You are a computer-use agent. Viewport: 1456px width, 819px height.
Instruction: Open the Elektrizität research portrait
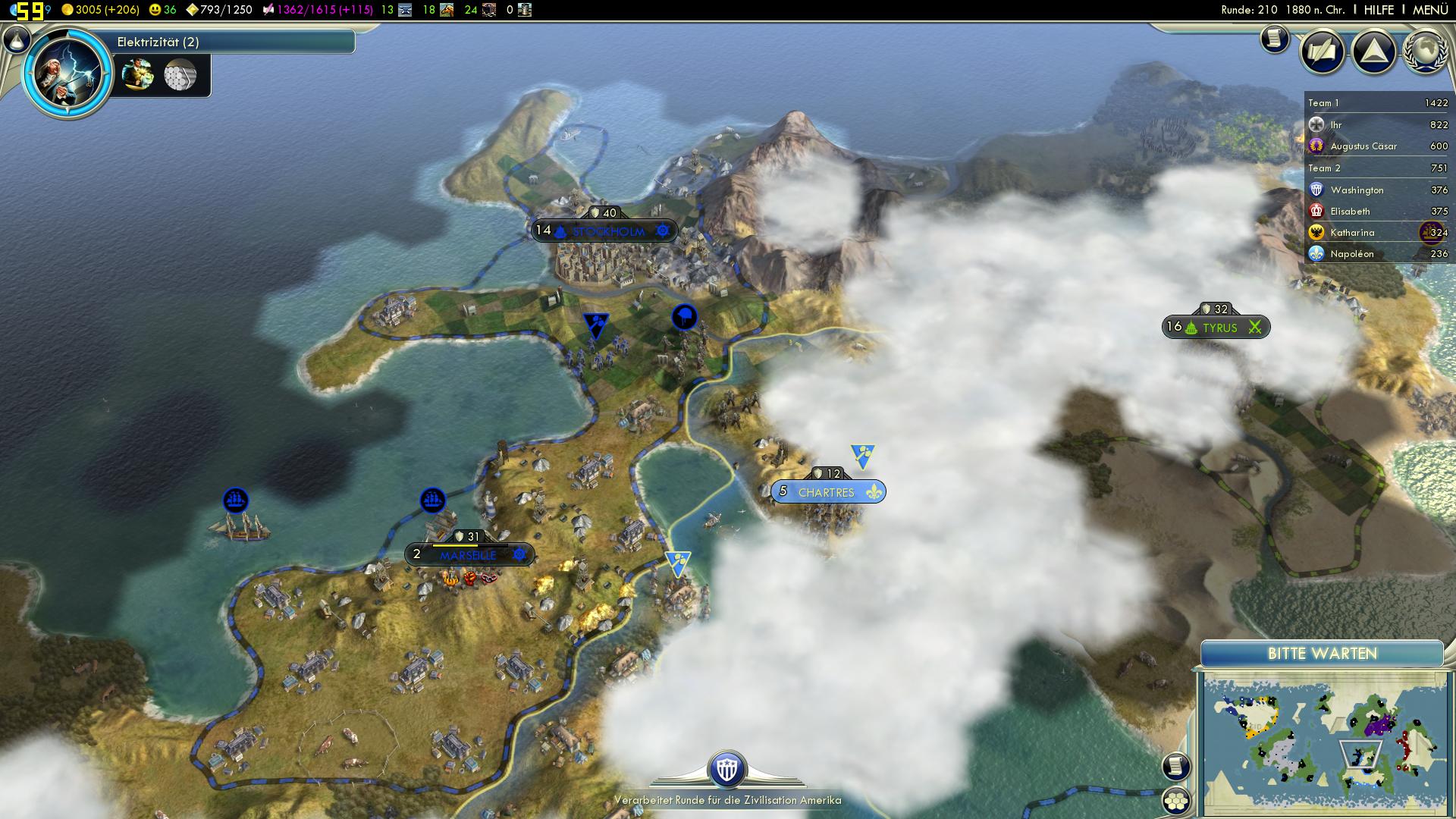[68, 73]
